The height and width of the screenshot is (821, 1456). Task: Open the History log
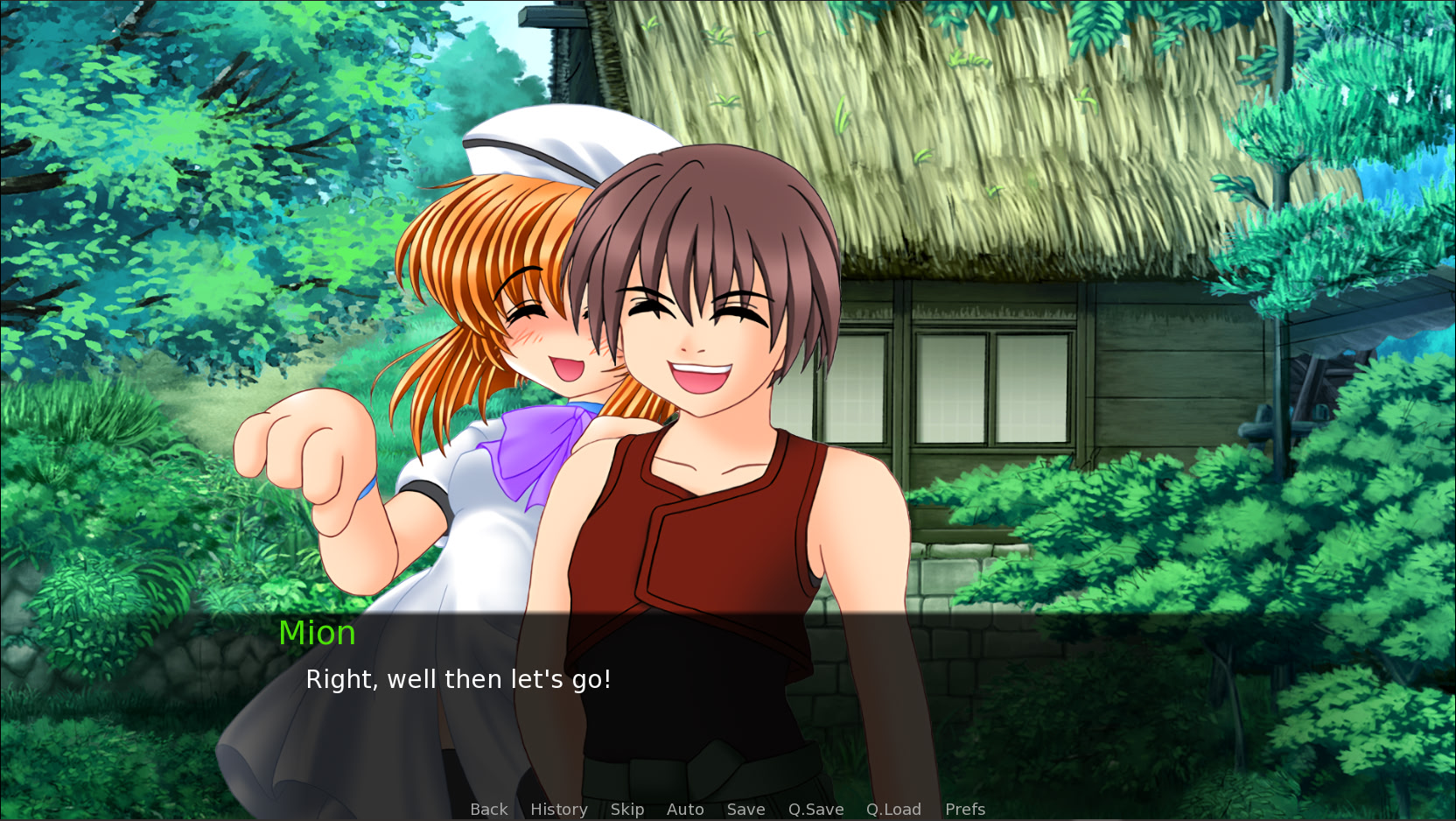point(558,809)
